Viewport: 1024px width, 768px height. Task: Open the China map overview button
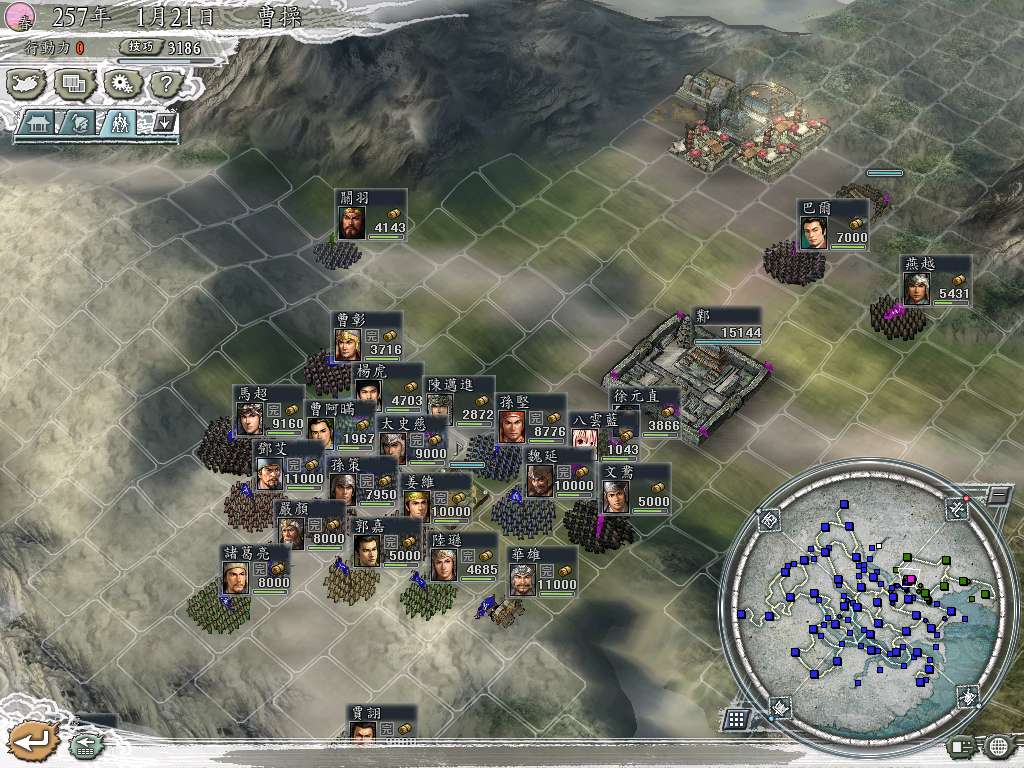coord(27,84)
